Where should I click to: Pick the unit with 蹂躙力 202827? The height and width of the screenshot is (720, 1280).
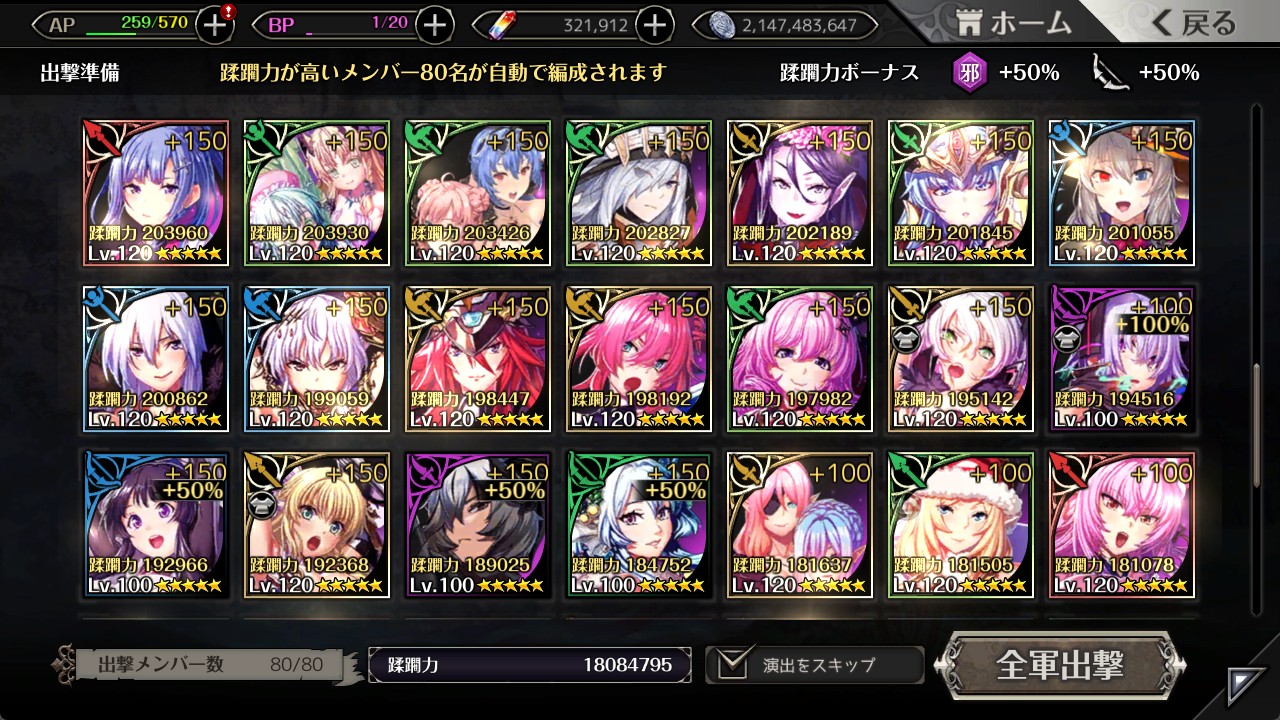(638, 193)
